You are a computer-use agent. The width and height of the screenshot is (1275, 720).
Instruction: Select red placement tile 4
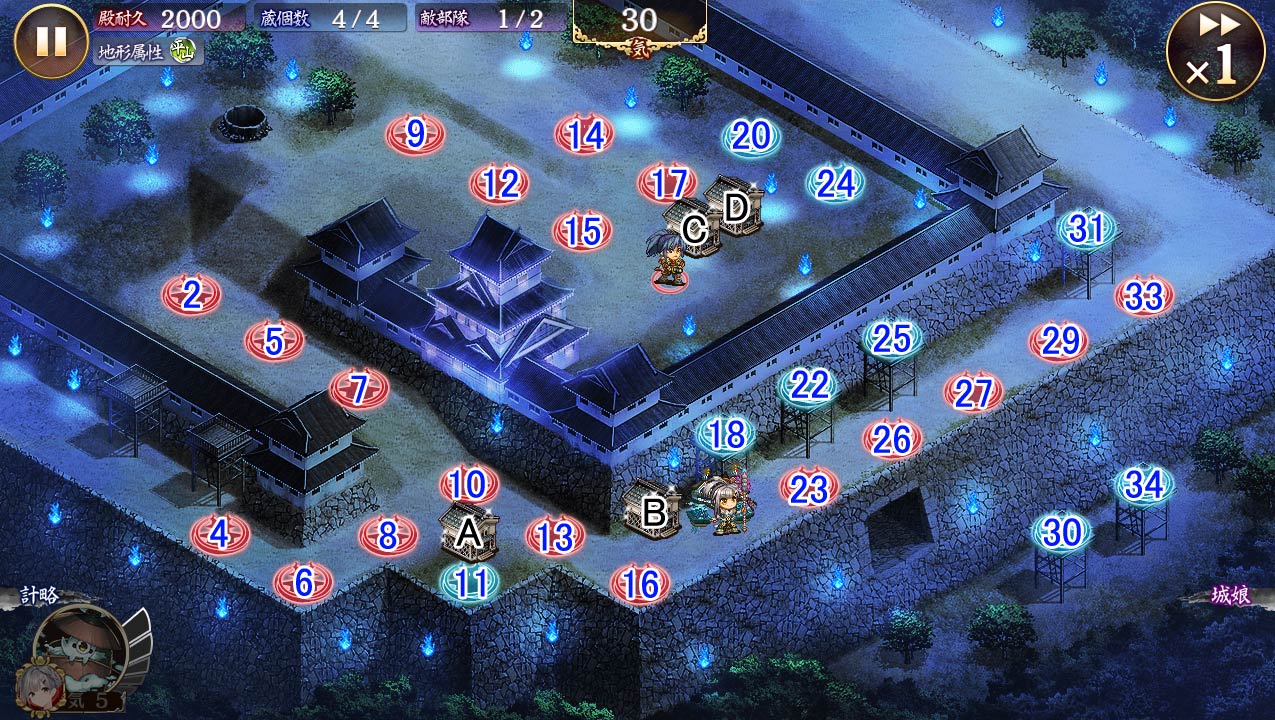click(220, 534)
